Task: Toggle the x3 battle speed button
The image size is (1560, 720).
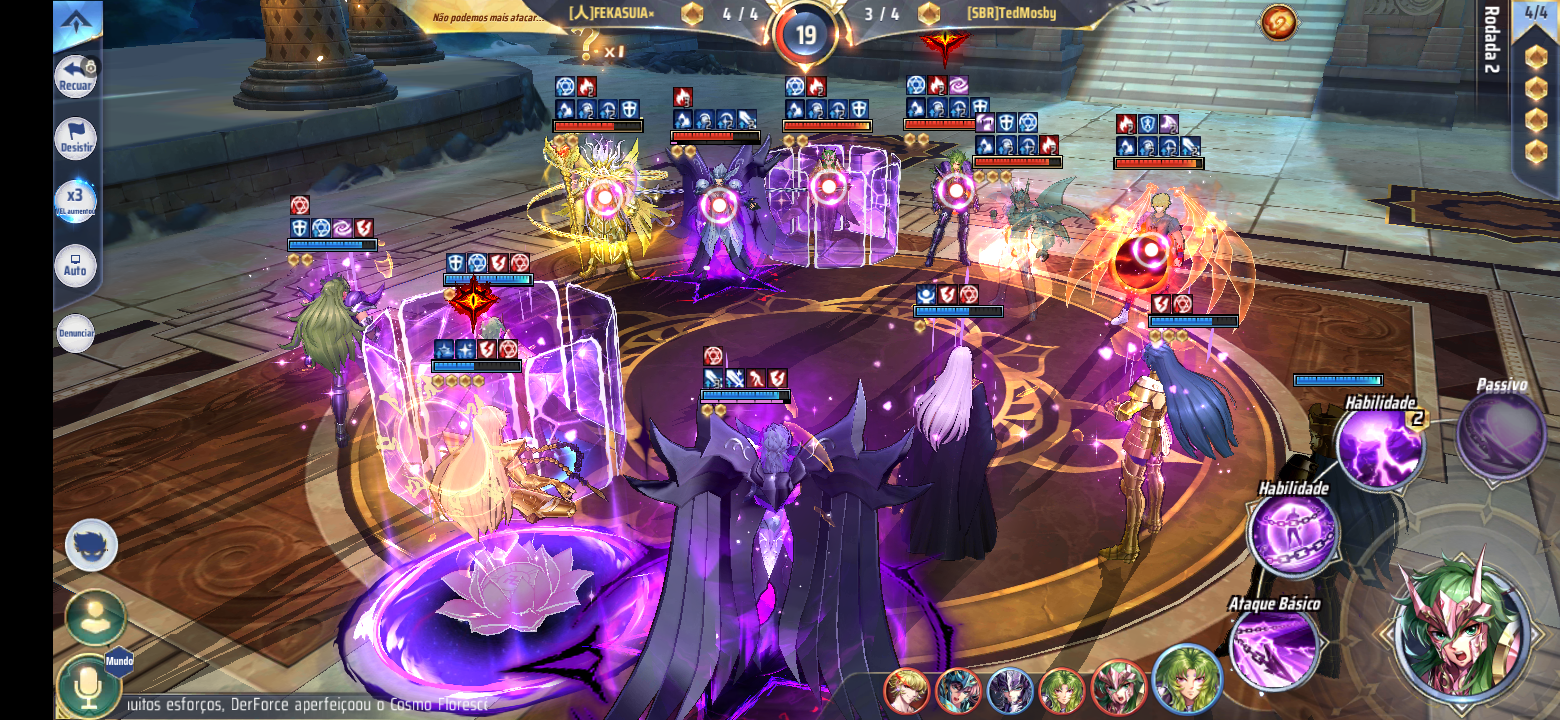Action: click(76, 201)
